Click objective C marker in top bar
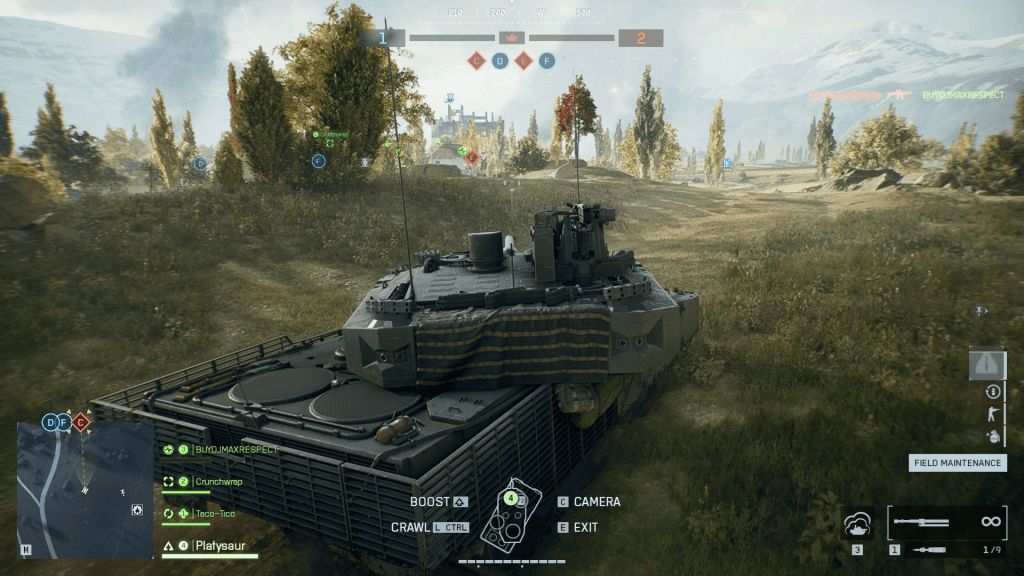Screen dimensions: 1024x576 477,61
